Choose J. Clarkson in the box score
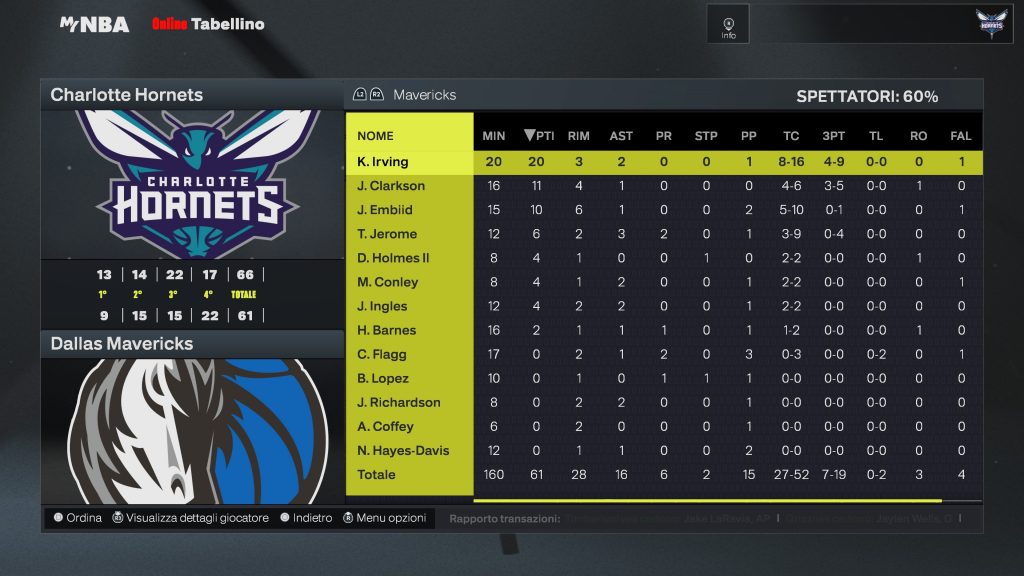The image size is (1024, 576). [391, 186]
